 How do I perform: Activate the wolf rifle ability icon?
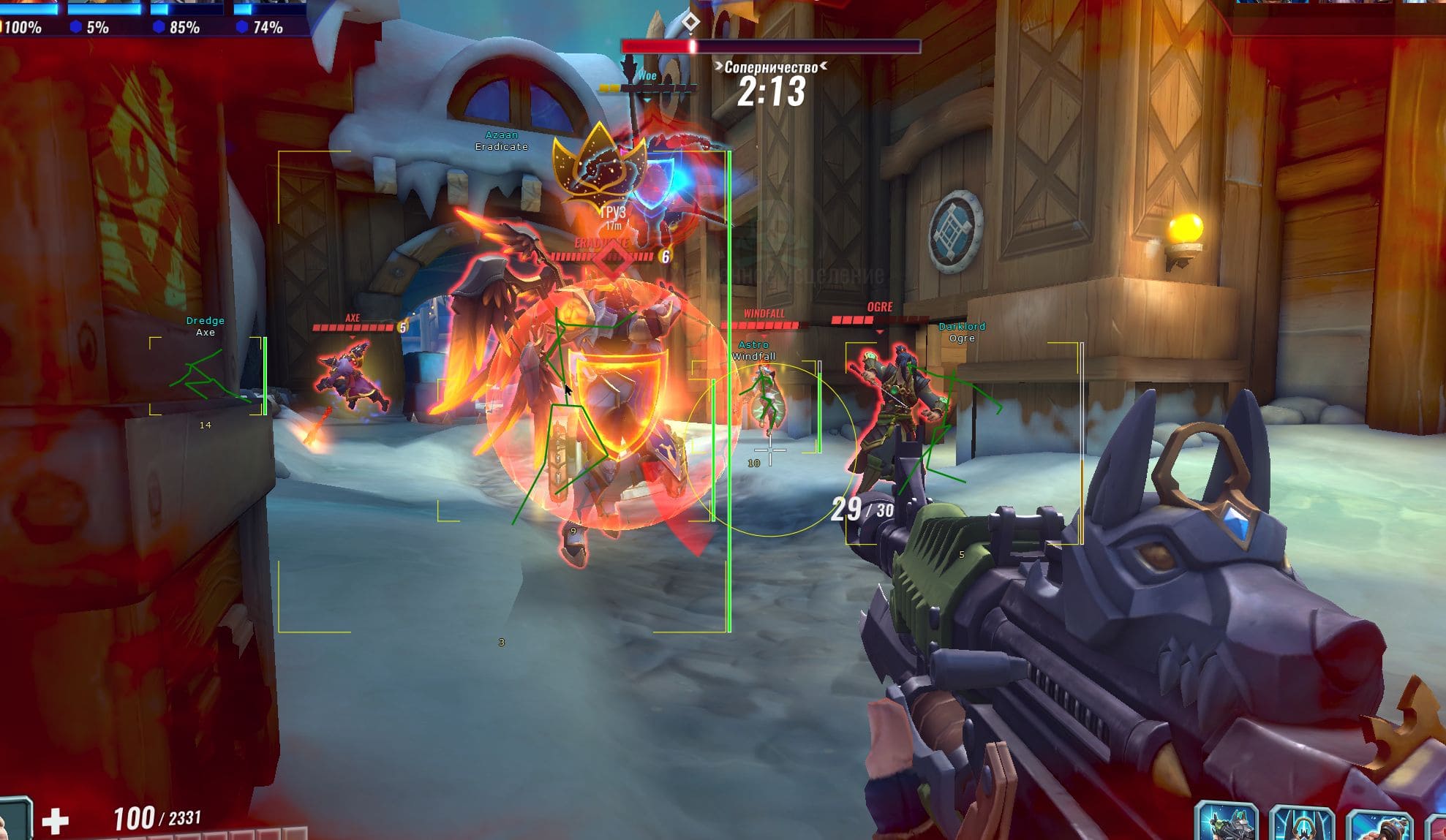pyautogui.click(x=1227, y=822)
